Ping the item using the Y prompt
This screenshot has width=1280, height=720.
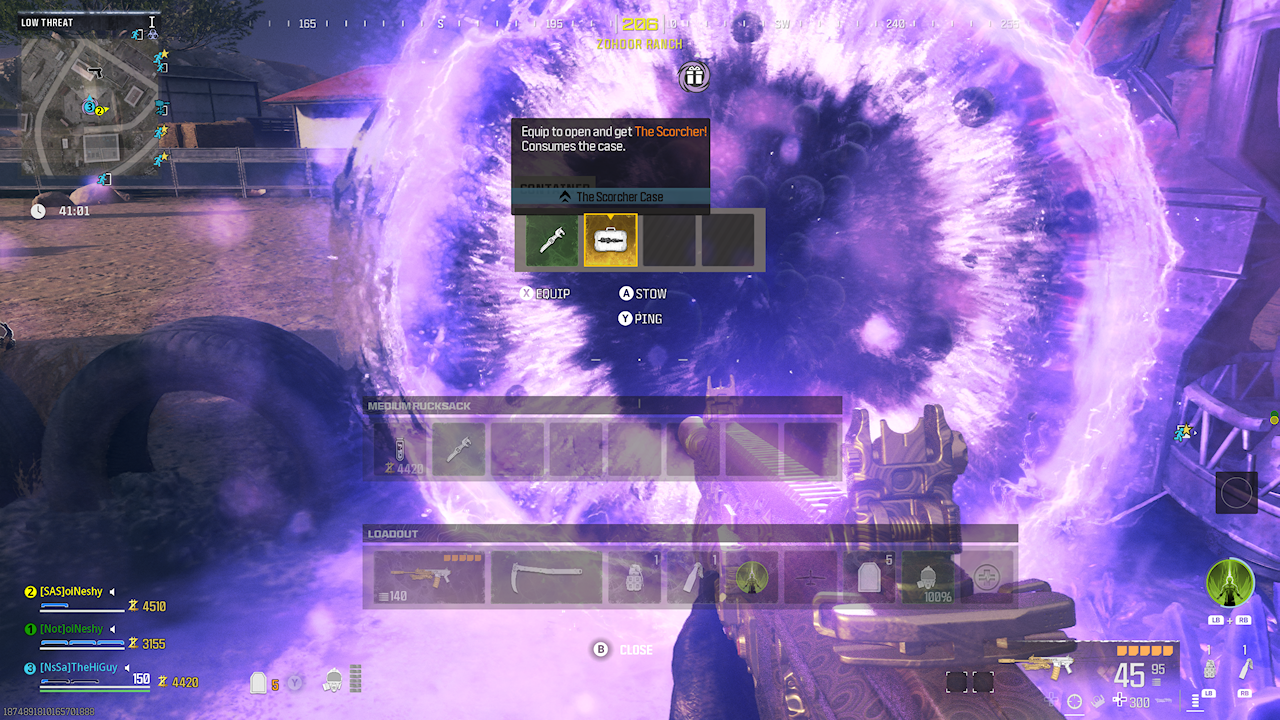point(646,318)
